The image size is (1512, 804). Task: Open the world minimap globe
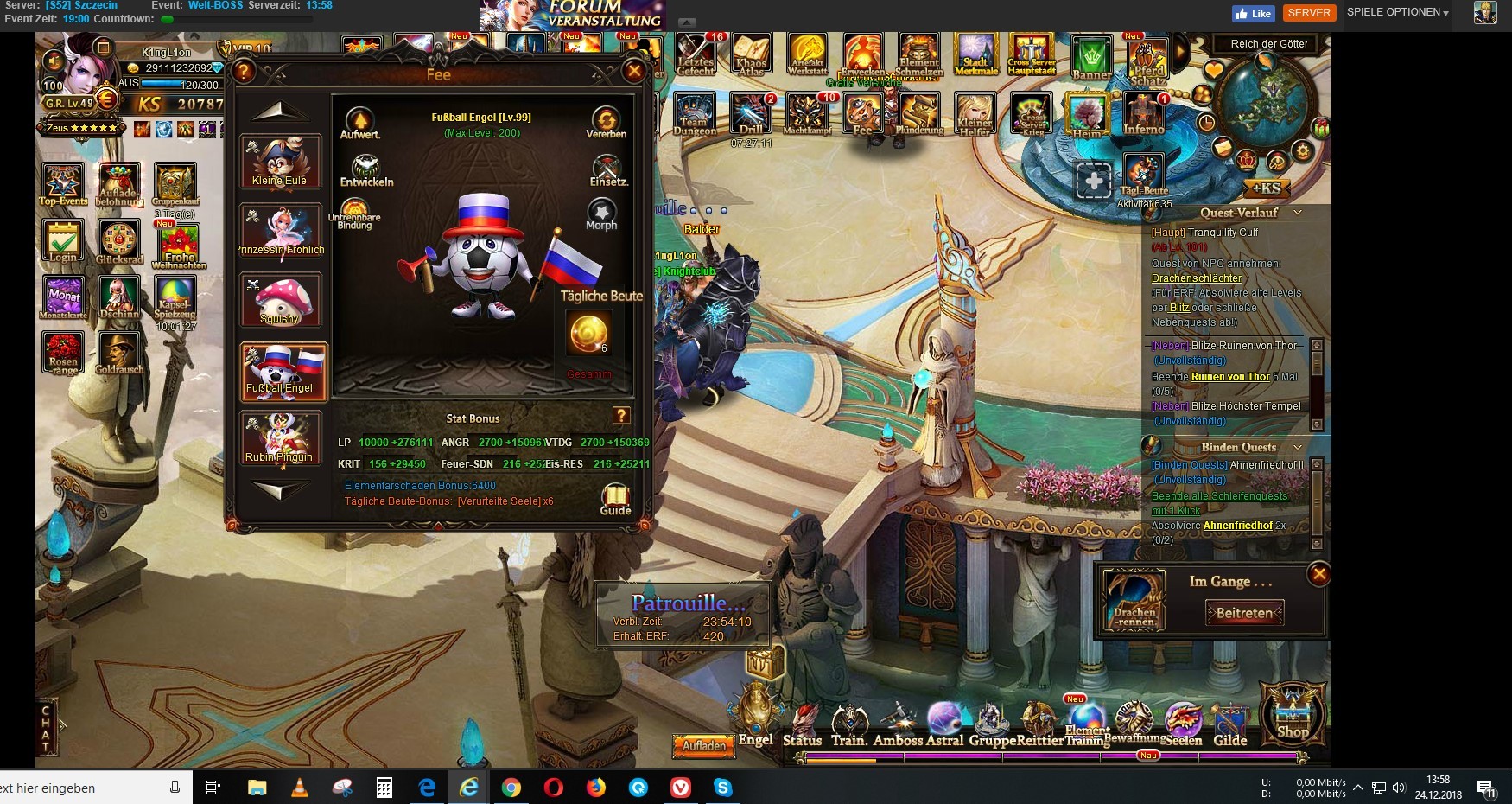(1266, 104)
